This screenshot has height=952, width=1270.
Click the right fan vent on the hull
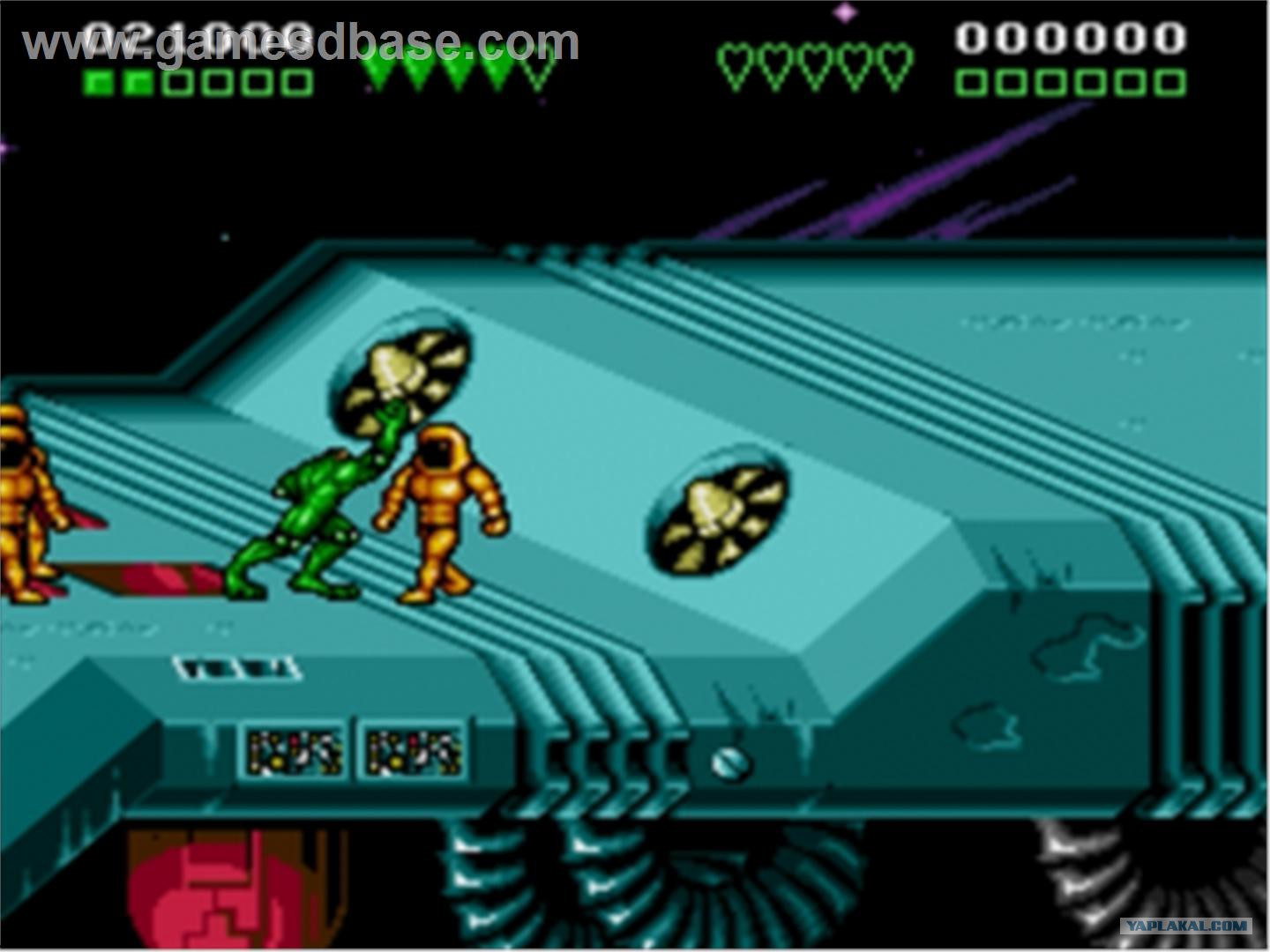tap(714, 516)
